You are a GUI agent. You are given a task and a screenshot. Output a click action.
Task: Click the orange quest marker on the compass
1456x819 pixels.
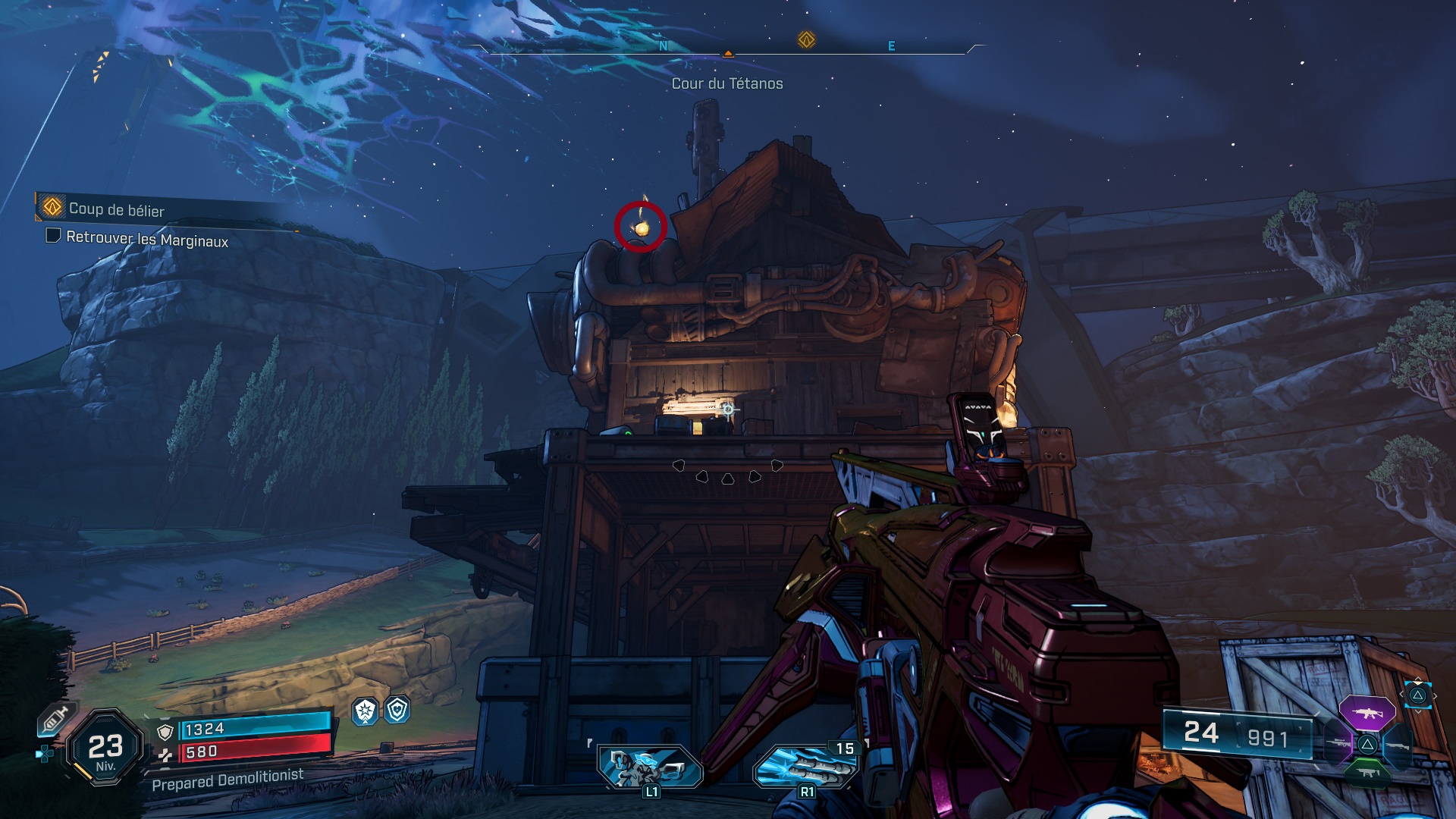pyautogui.click(x=806, y=39)
